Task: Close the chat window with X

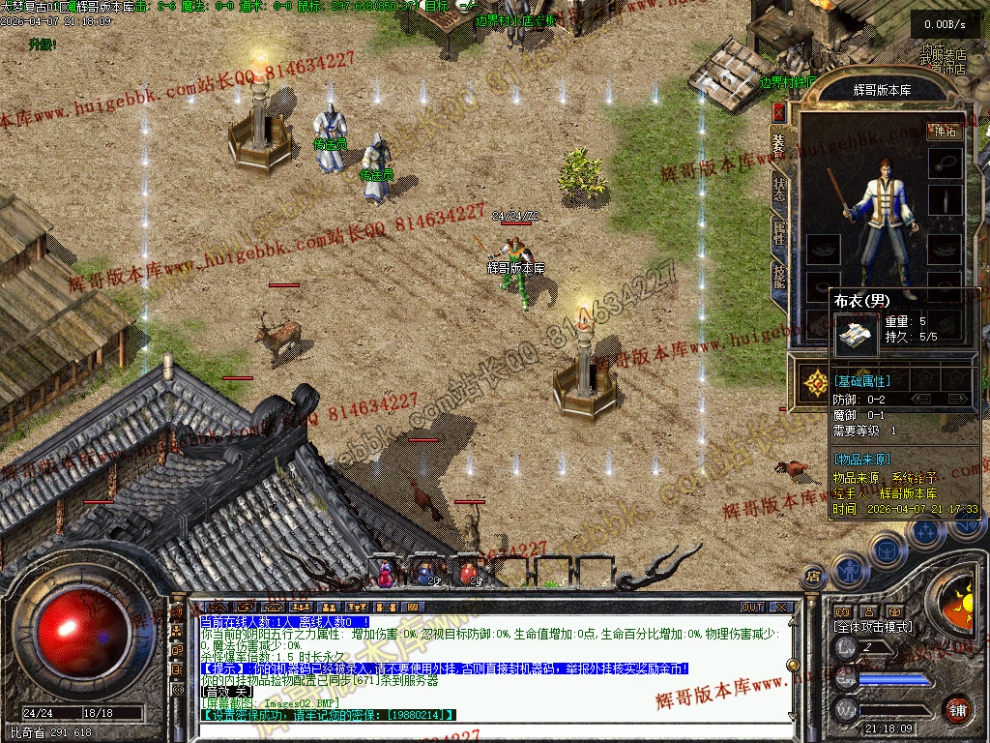Action: coord(781,607)
